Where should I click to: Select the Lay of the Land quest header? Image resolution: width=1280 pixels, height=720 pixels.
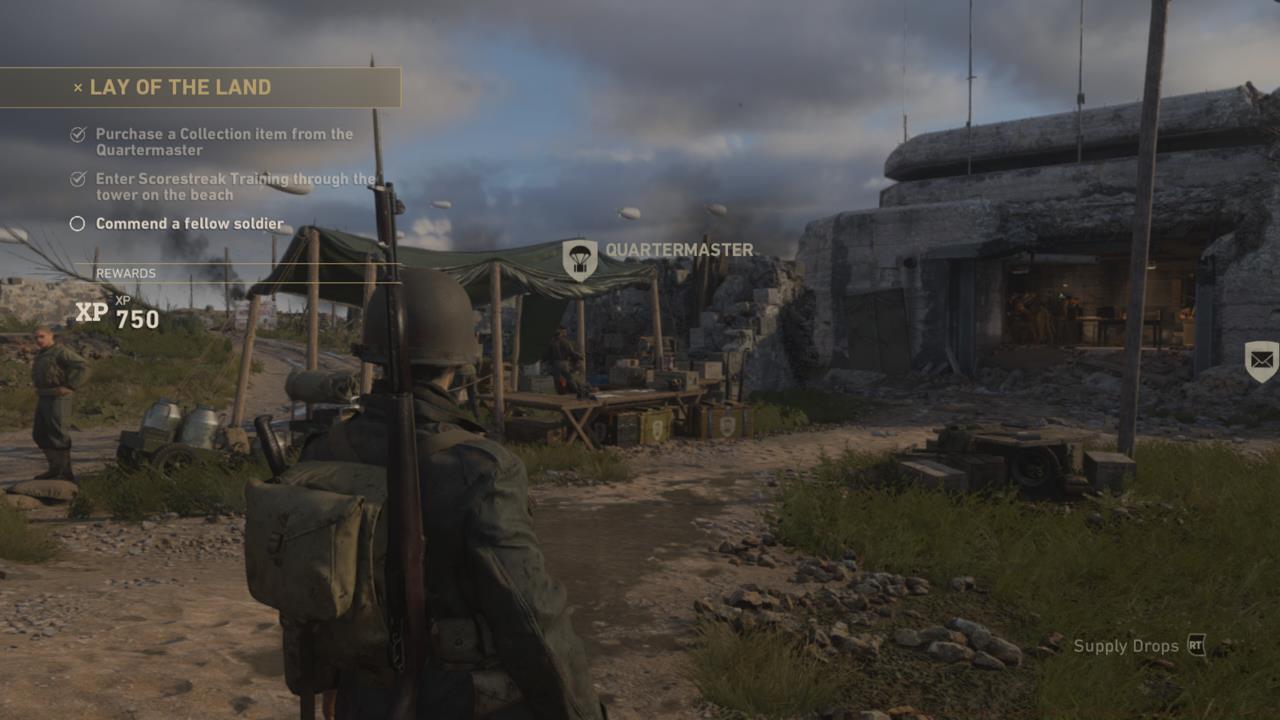(180, 88)
